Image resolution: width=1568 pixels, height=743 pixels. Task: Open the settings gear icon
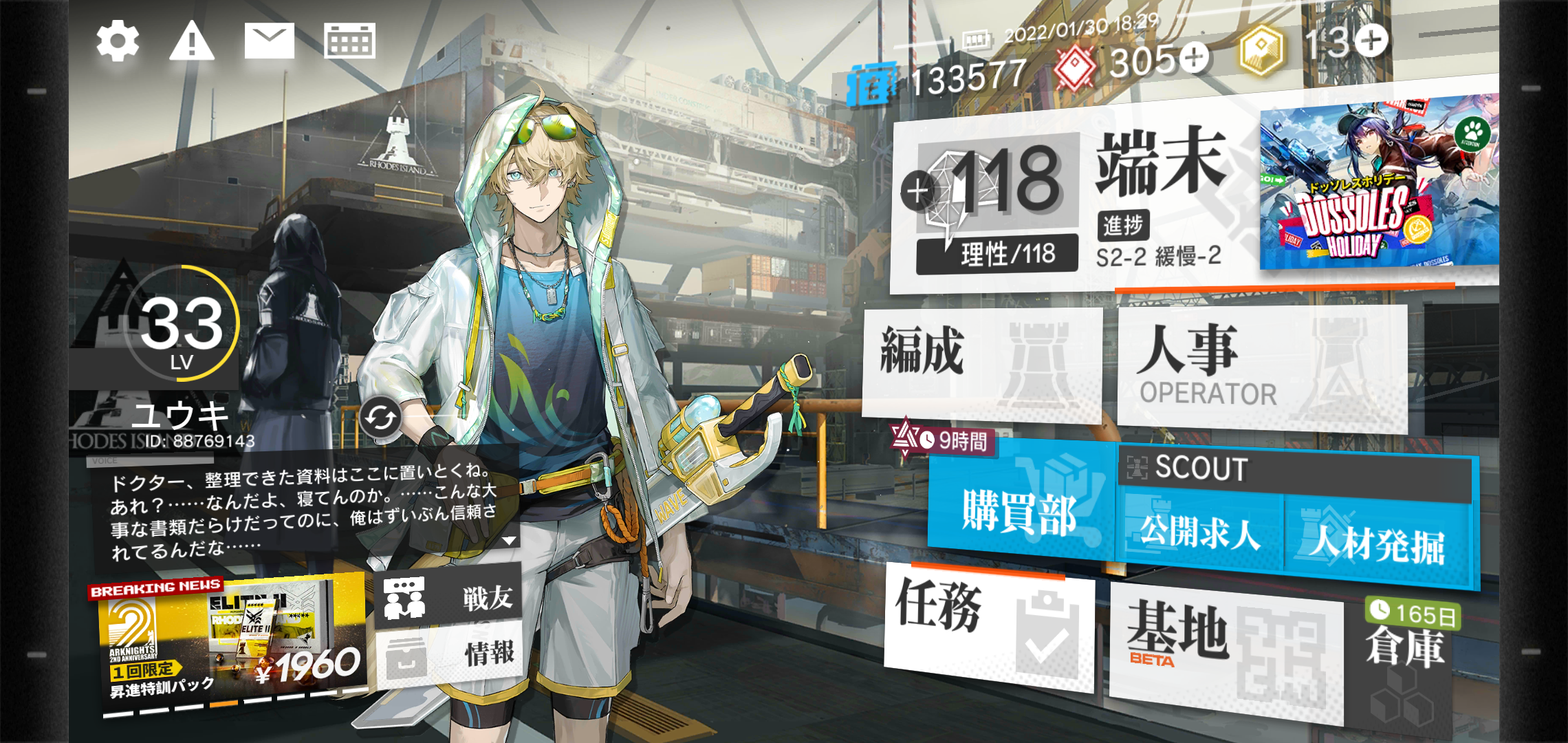(x=118, y=41)
